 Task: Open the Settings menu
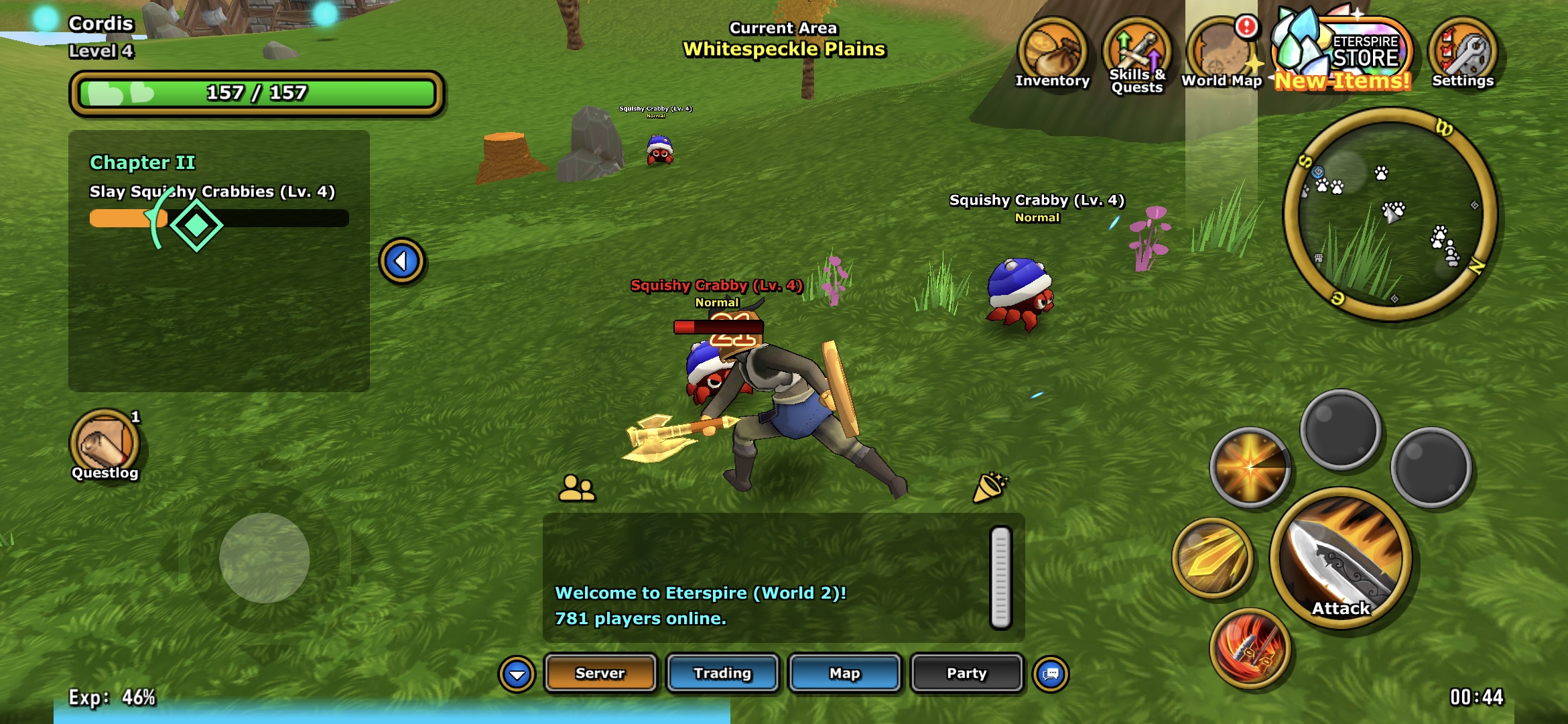[x=1463, y=54]
